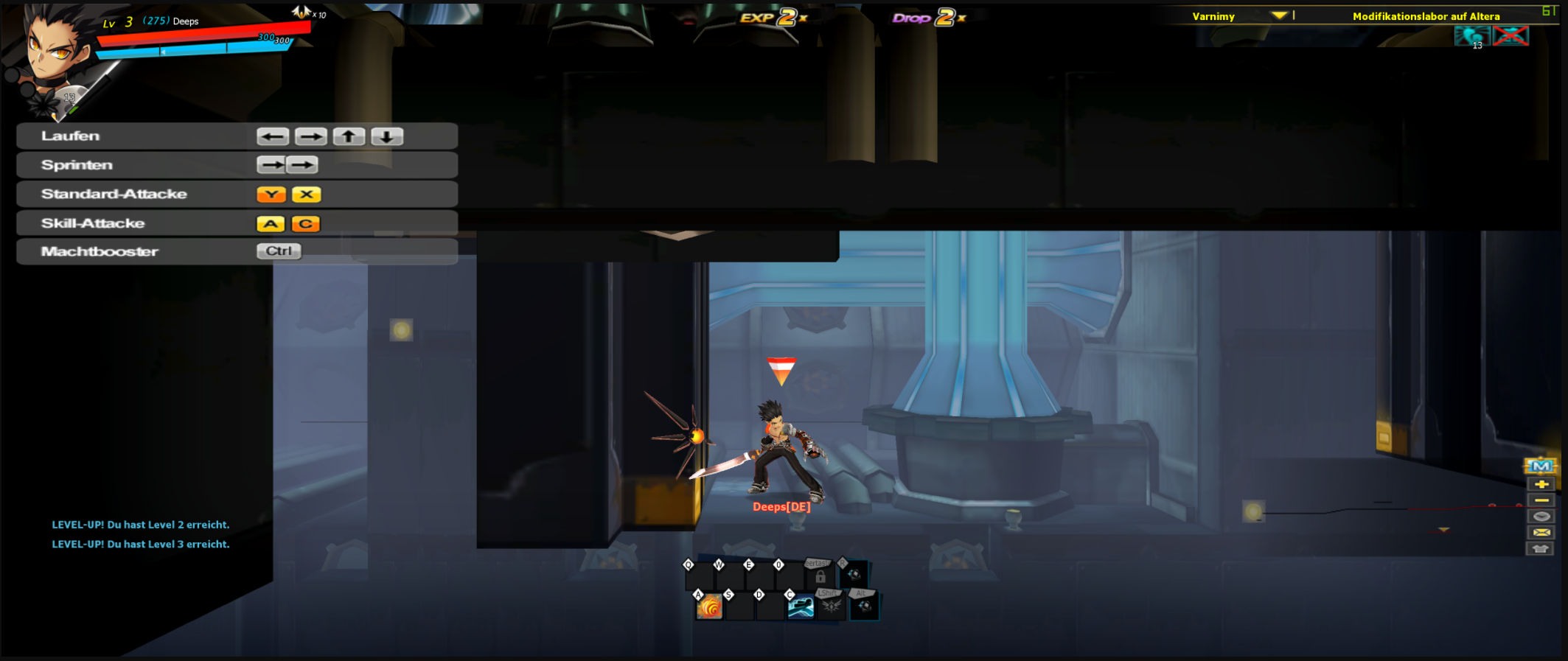Click the grey oval icon under minus
This screenshot has width=1568, height=661.
coord(1541,517)
